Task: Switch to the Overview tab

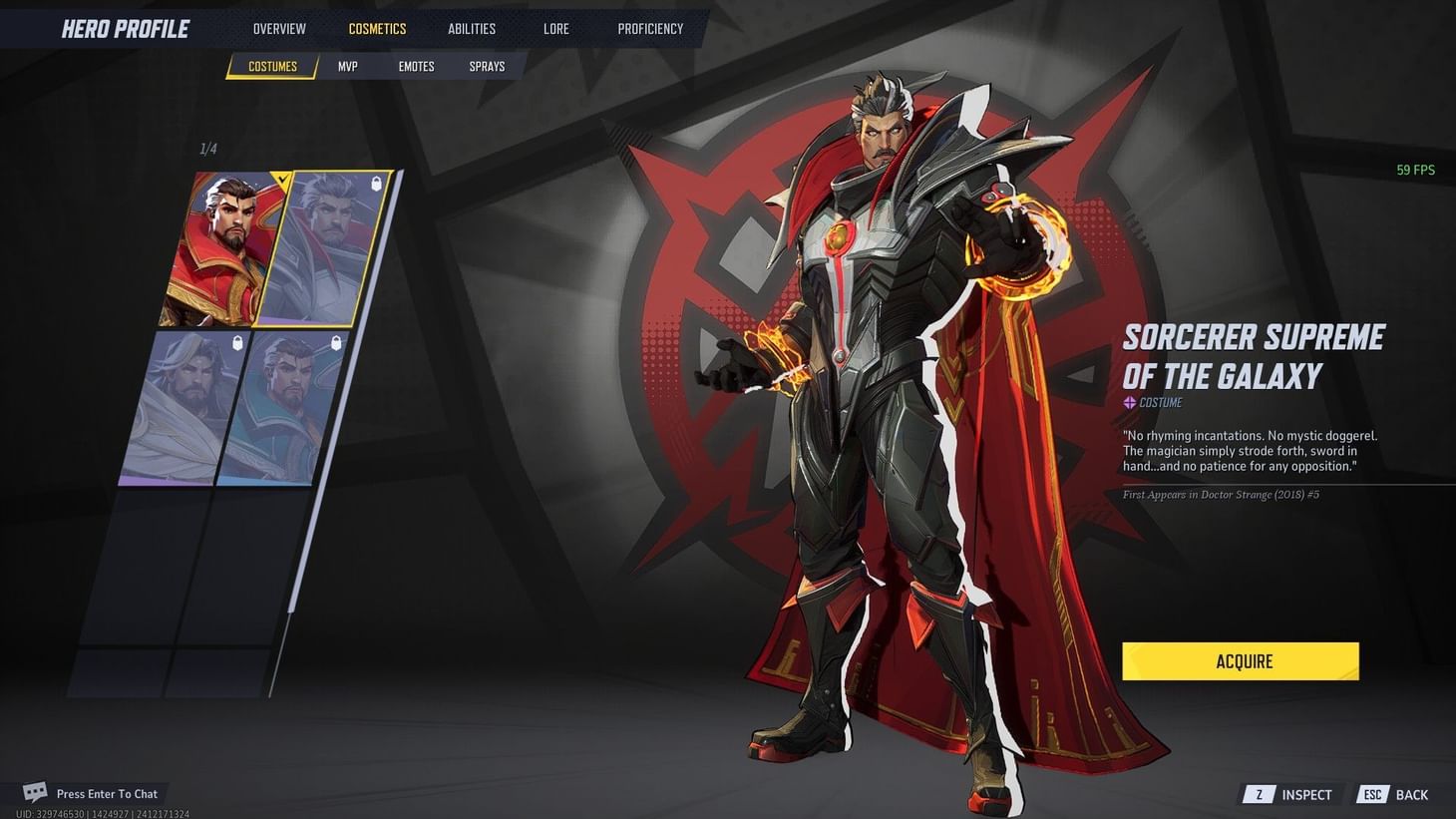Action: click(279, 28)
